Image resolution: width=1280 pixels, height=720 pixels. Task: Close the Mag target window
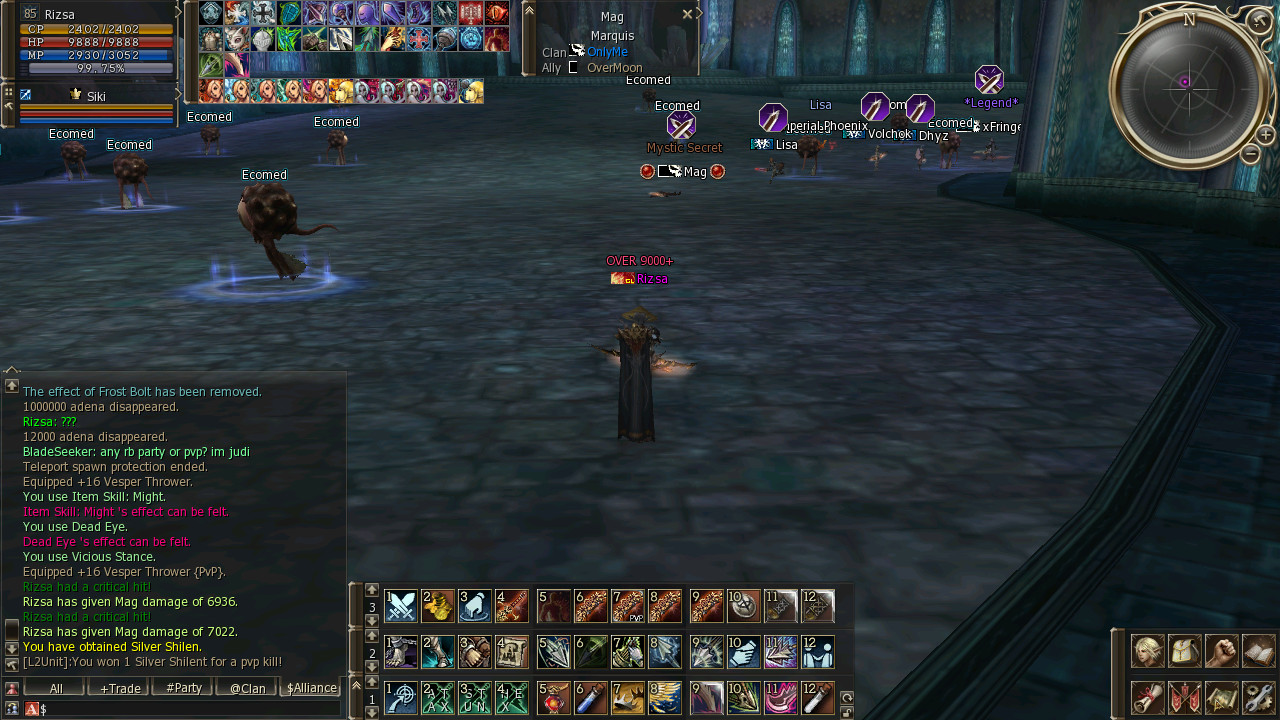[687, 14]
